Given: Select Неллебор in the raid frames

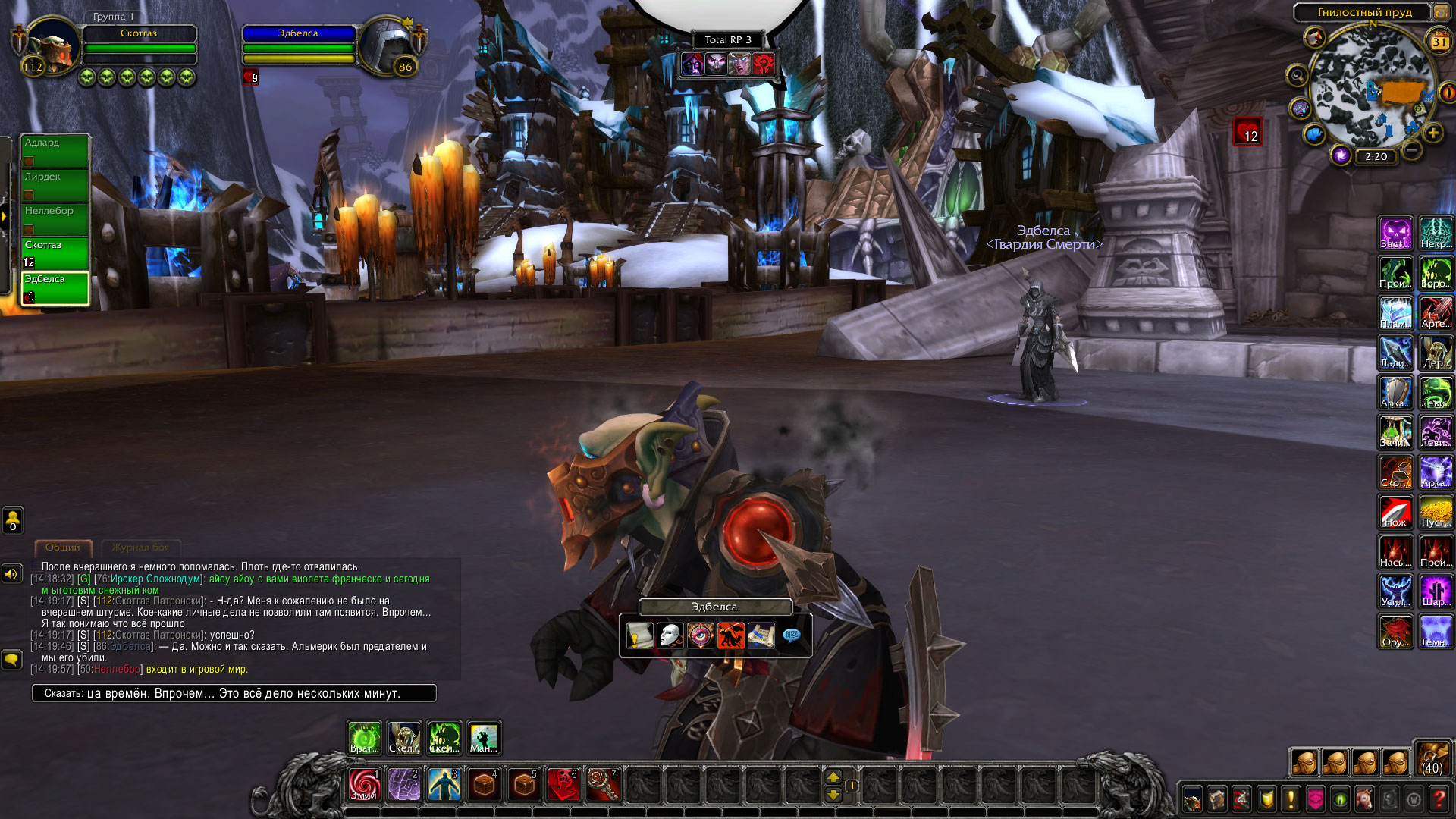Looking at the screenshot, I should [55, 218].
